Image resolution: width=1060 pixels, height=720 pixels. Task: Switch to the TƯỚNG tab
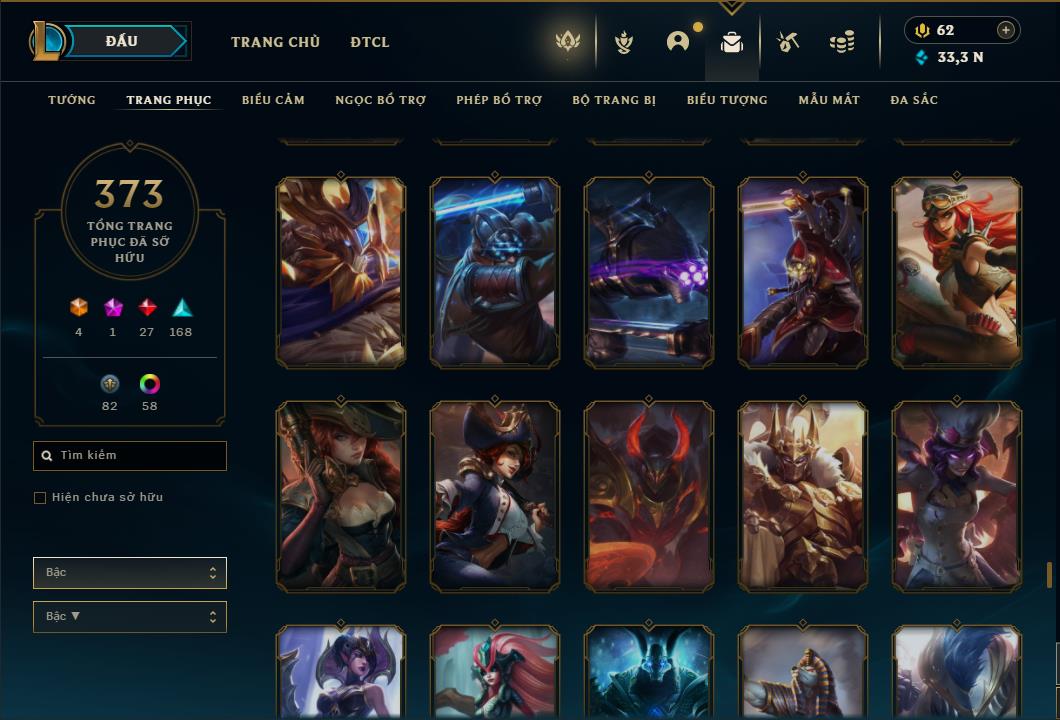coord(72,100)
